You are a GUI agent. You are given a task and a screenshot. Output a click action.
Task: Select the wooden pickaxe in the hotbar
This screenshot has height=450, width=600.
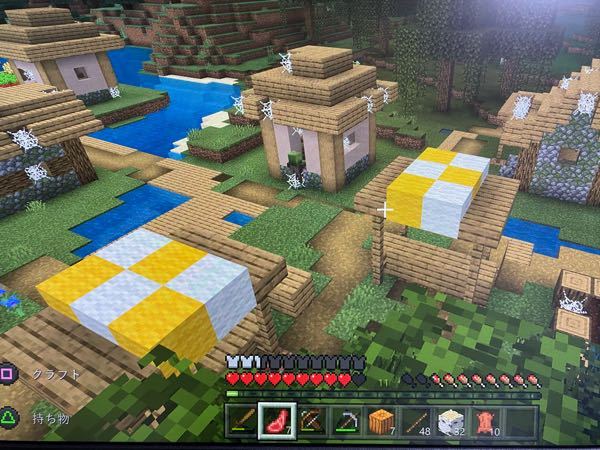312,421
